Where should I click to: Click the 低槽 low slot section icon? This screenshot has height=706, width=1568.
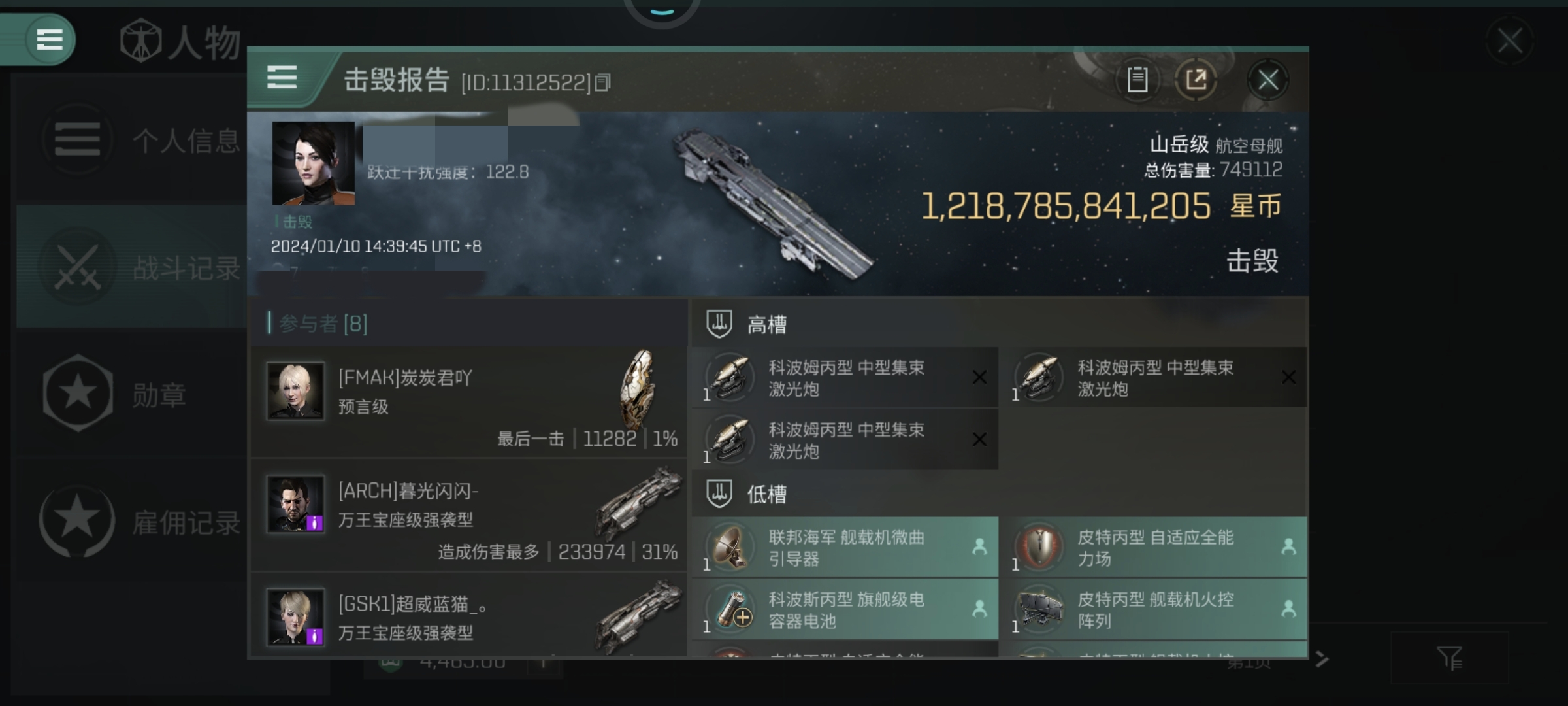point(719,495)
